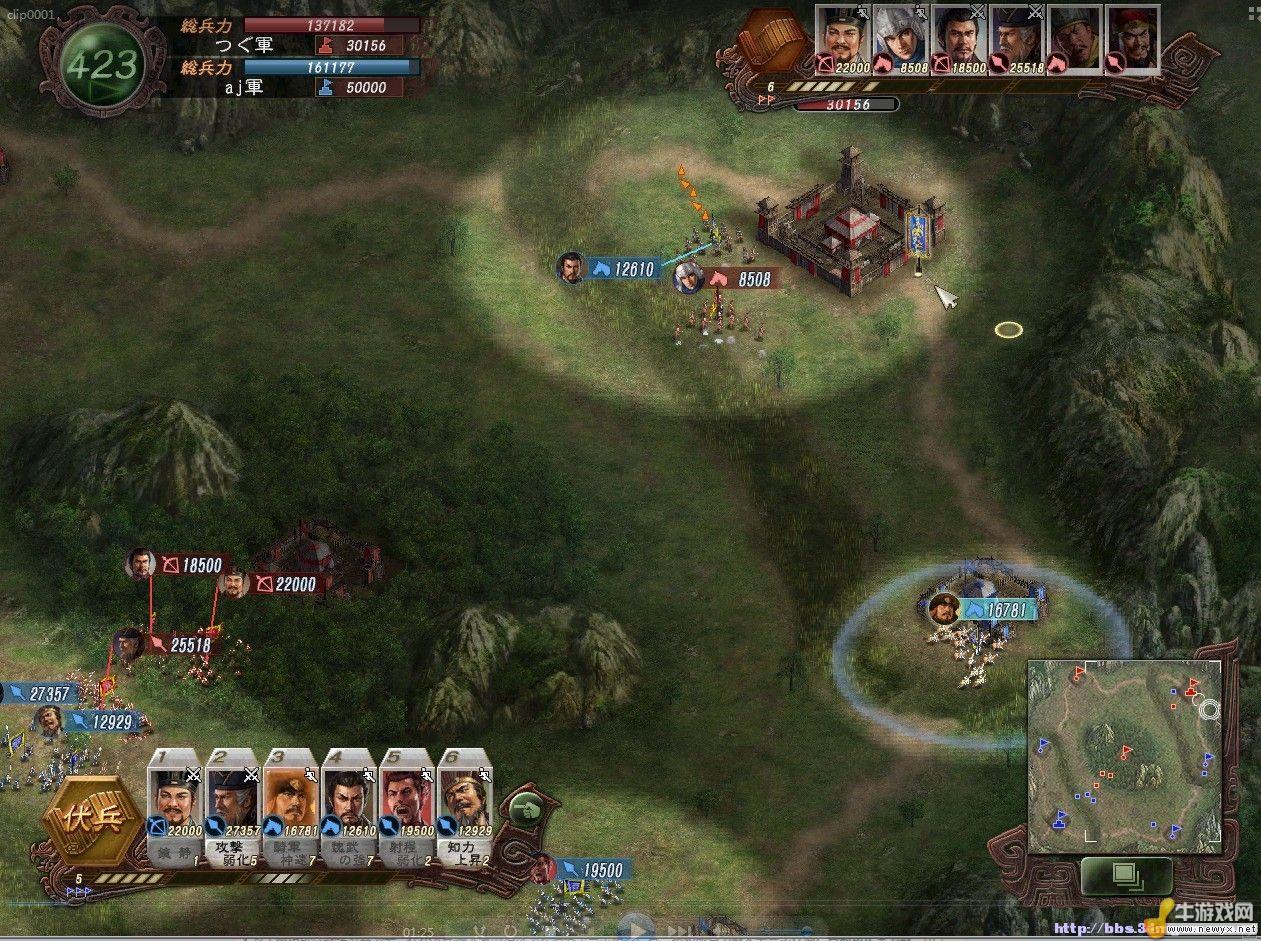Image resolution: width=1261 pixels, height=941 pixels.
Task: Click the battlefield minimap
Action: (1124, 755)
